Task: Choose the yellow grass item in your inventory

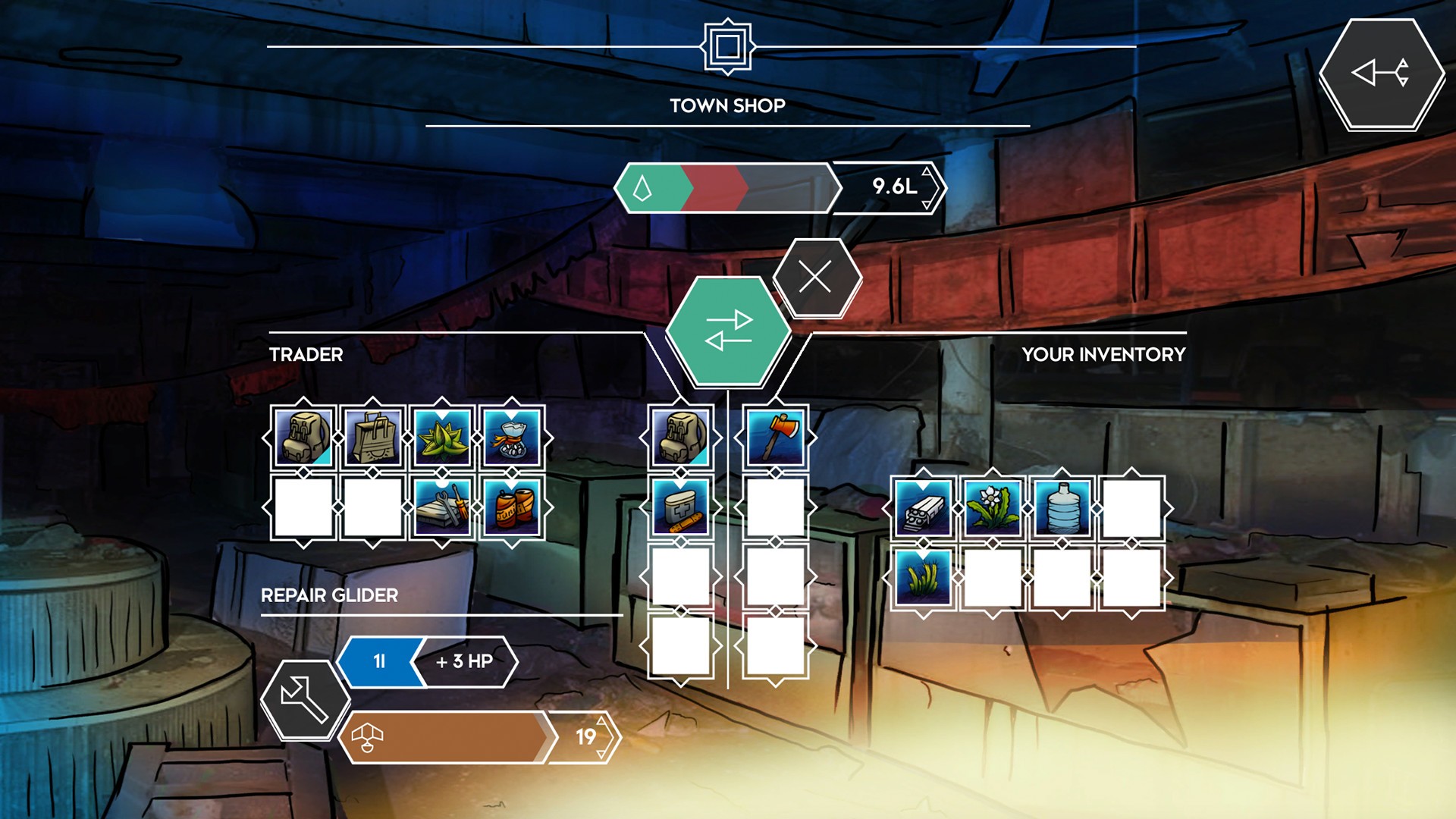Action: pos(922,577)
